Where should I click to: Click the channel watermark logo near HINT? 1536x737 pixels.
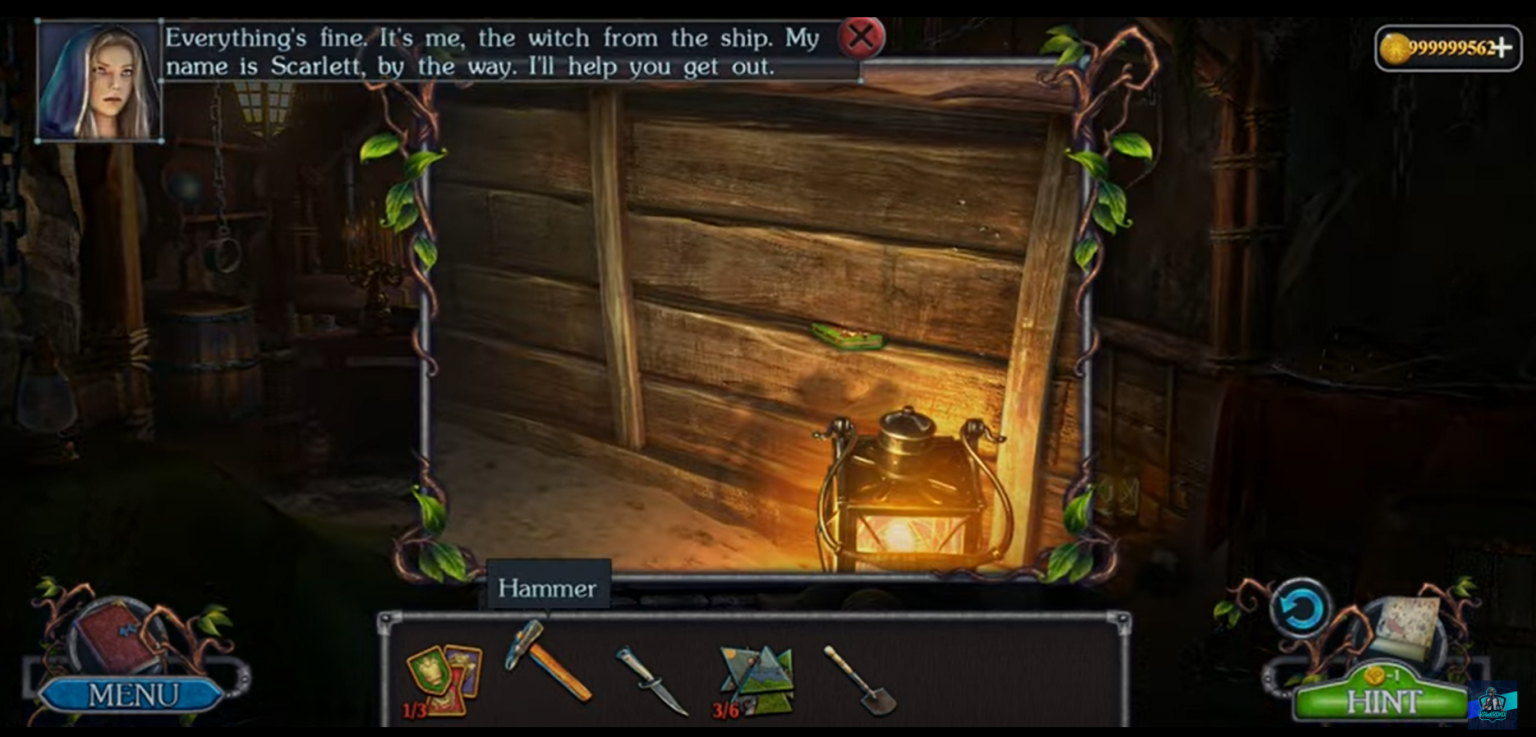coord(1491,706)
